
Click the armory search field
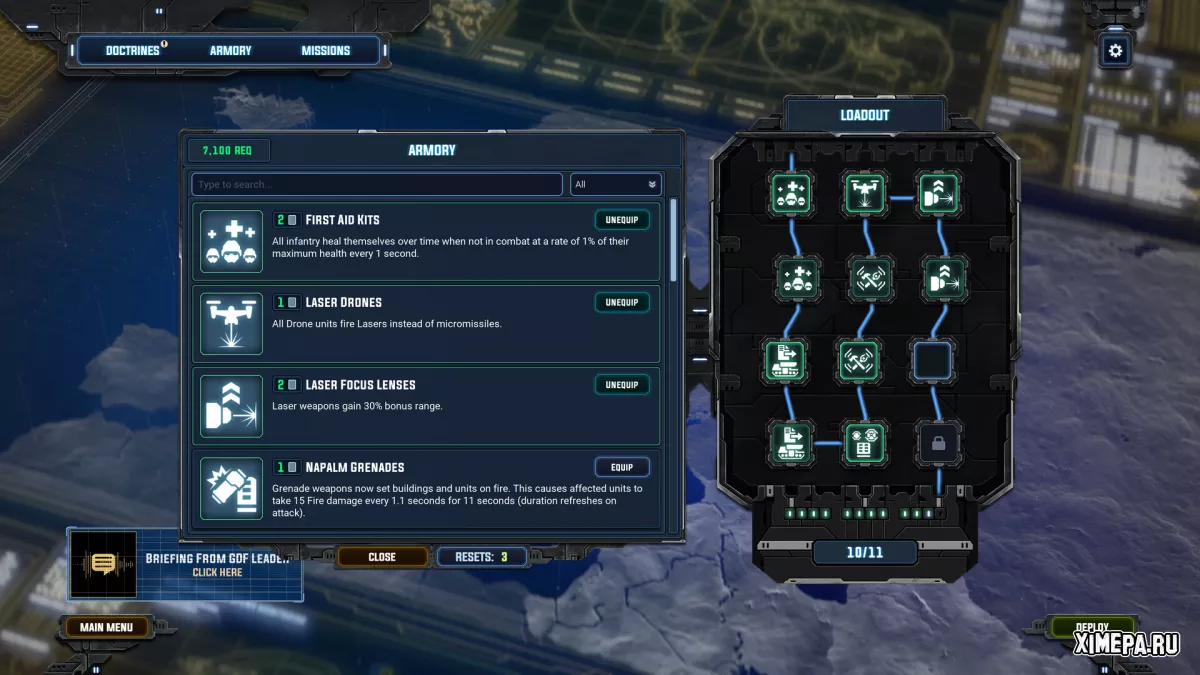point(377,185)
